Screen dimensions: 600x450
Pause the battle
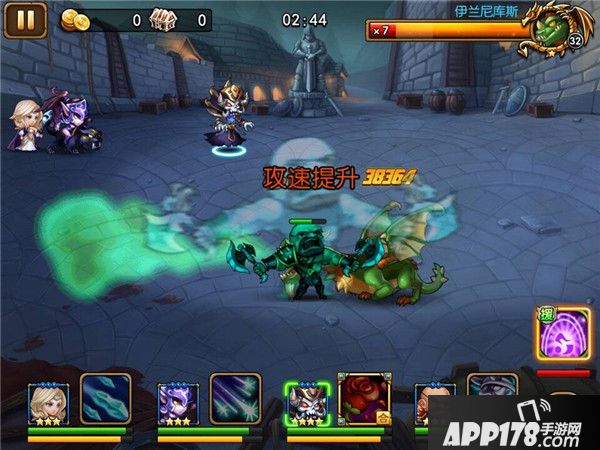pos(26,19)
